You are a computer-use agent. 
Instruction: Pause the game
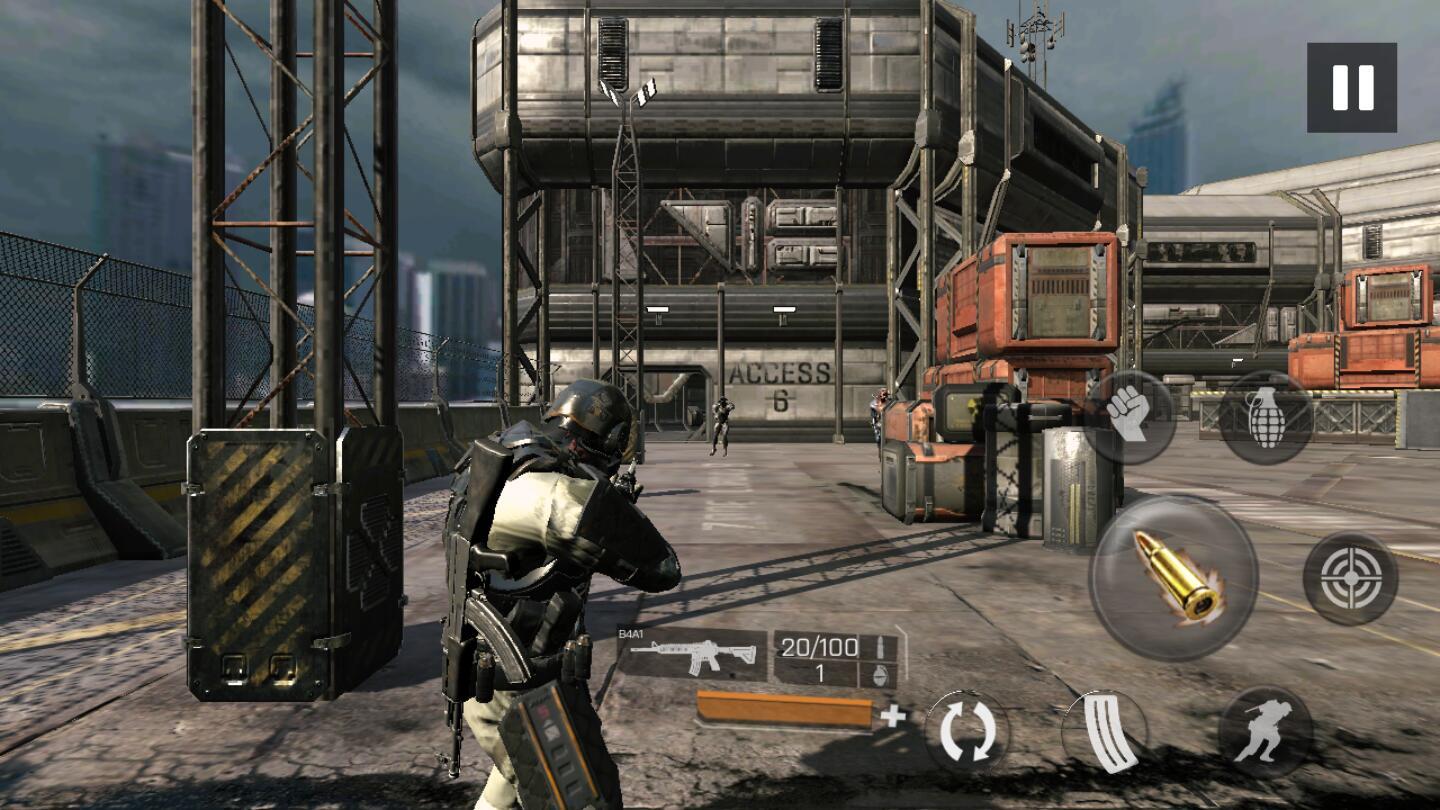[x=1351, y=88]
